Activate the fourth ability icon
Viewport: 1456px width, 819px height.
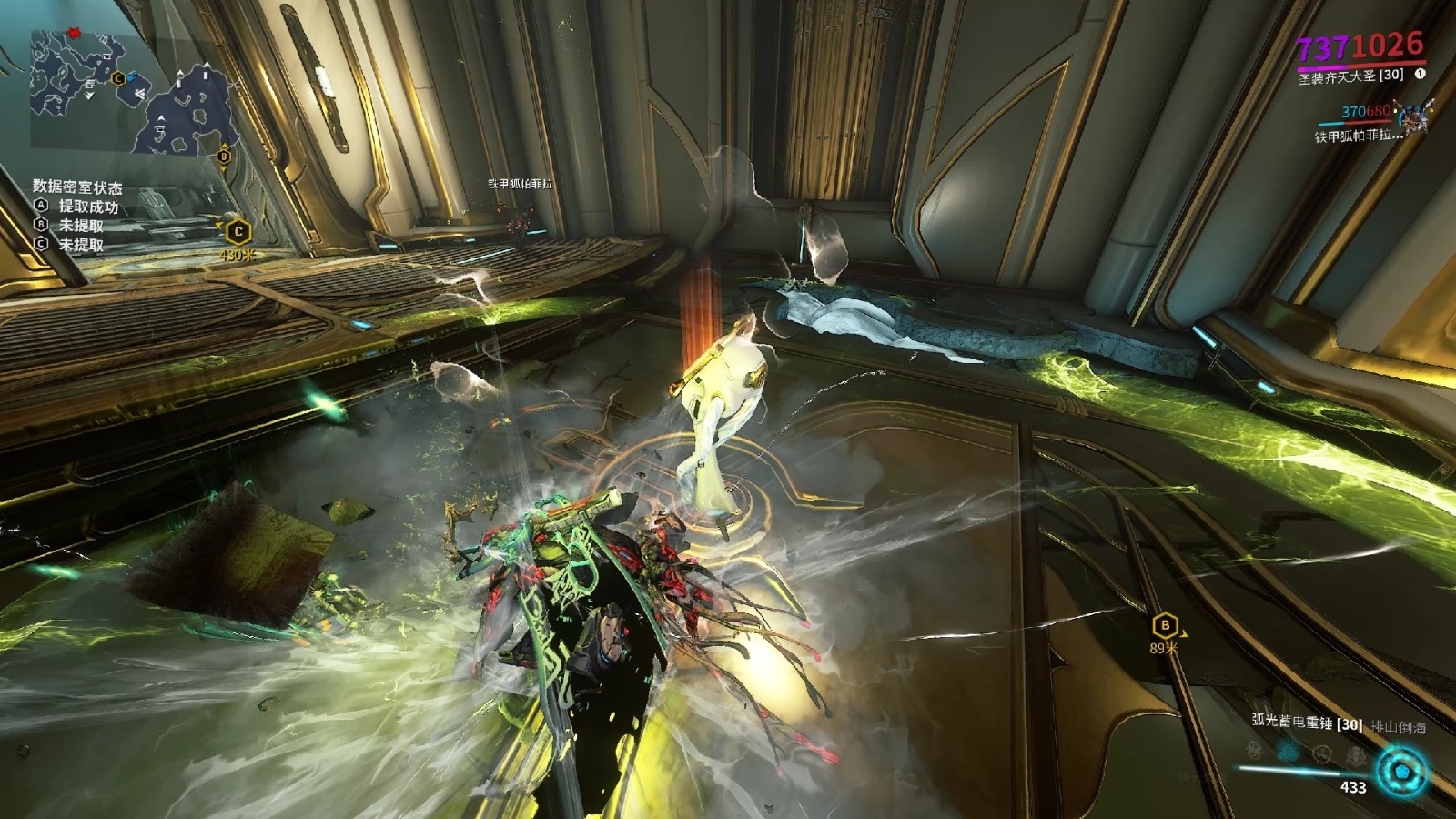point(1356,755)
